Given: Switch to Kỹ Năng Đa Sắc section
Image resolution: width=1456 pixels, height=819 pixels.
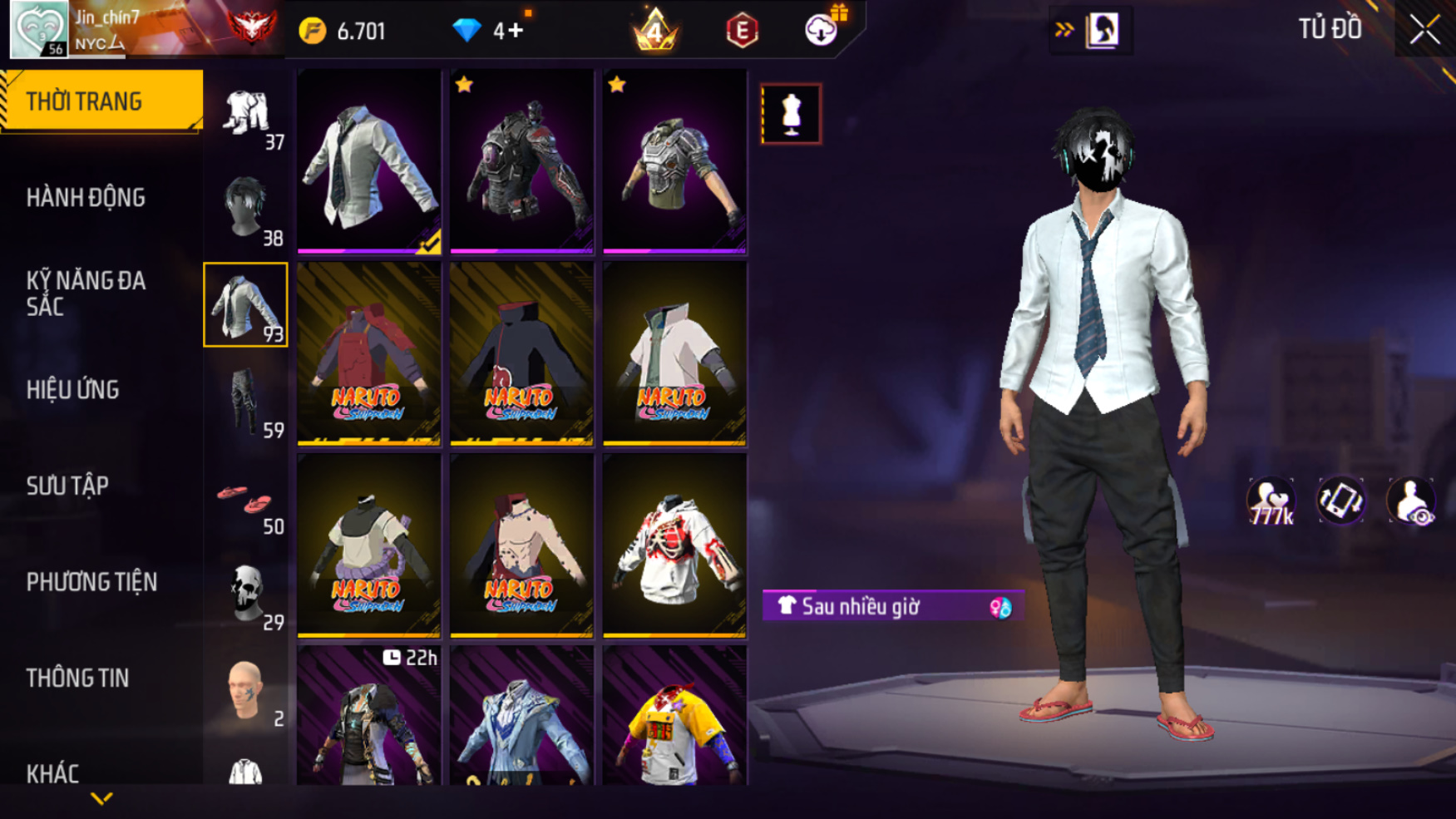Looking at the screenshot, I should coord(86,294).
